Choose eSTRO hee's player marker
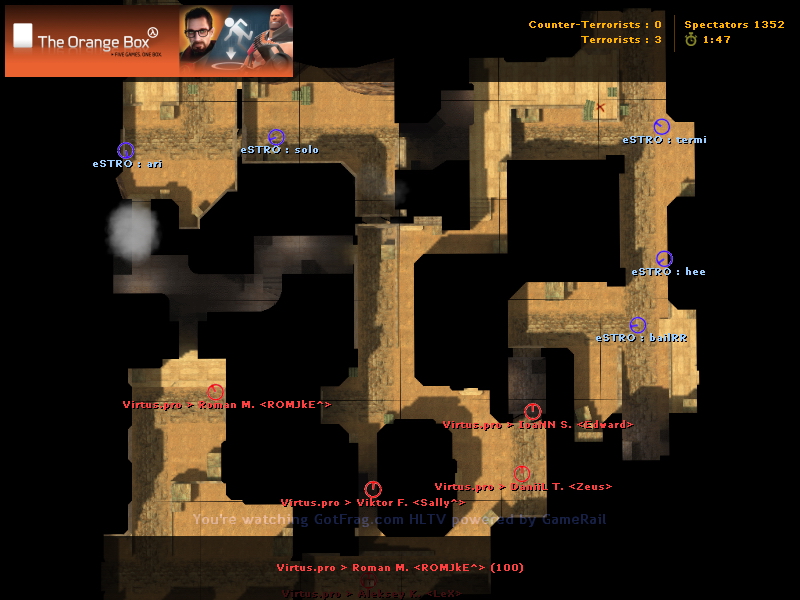The height and width of the screenshot is (600, 800). click(664, 259)
